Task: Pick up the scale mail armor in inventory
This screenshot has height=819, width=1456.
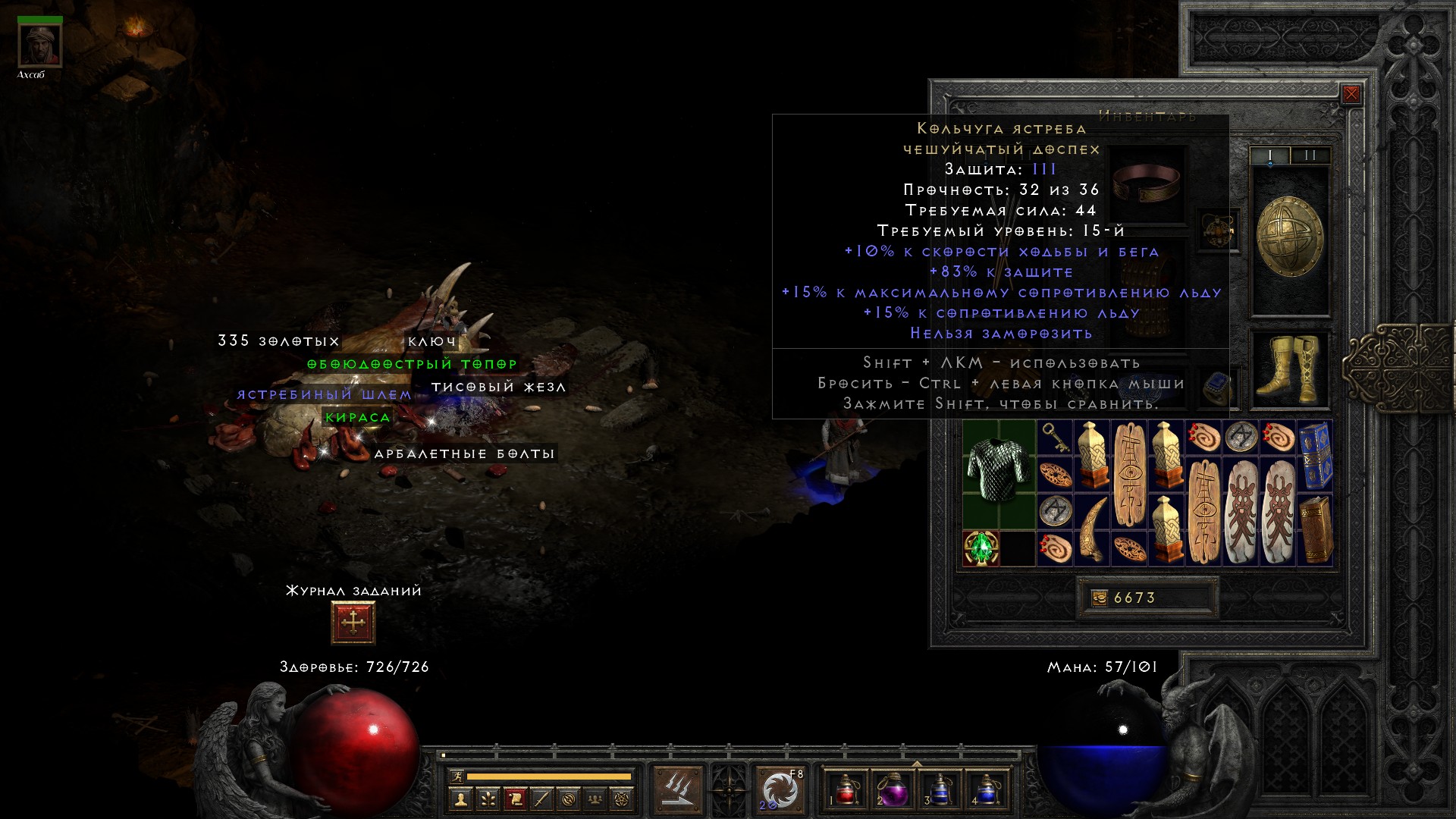Action: click(999, 470)
